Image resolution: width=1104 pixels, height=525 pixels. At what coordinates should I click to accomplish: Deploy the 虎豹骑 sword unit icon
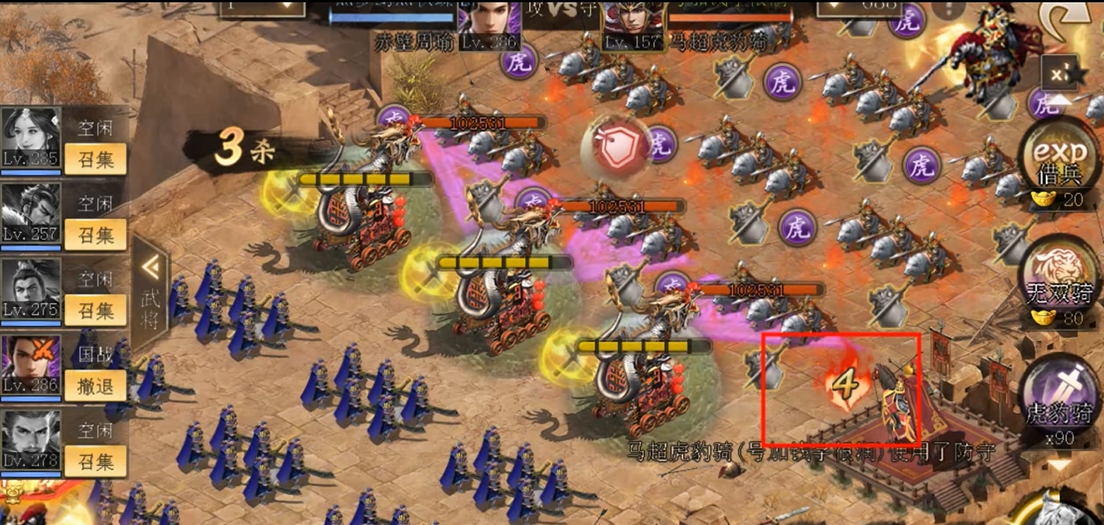click(1058, 395)
